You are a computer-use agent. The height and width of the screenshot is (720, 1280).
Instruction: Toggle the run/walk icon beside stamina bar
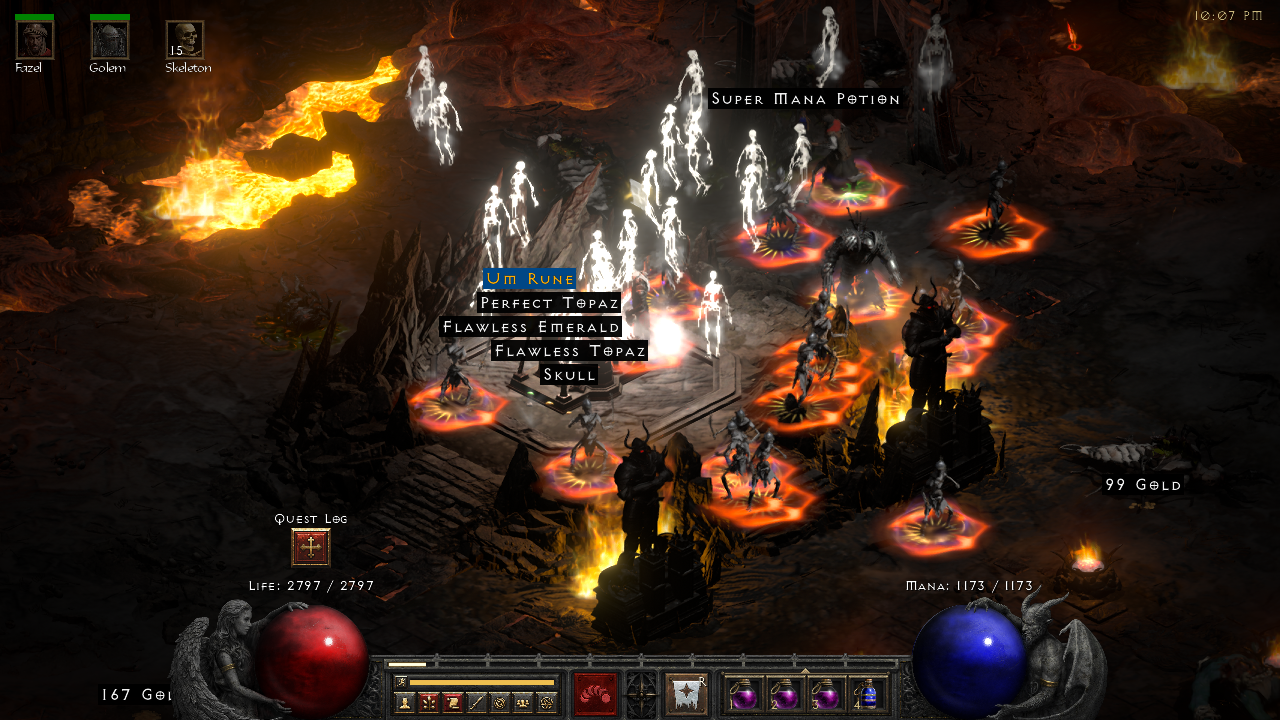point(401,682)
